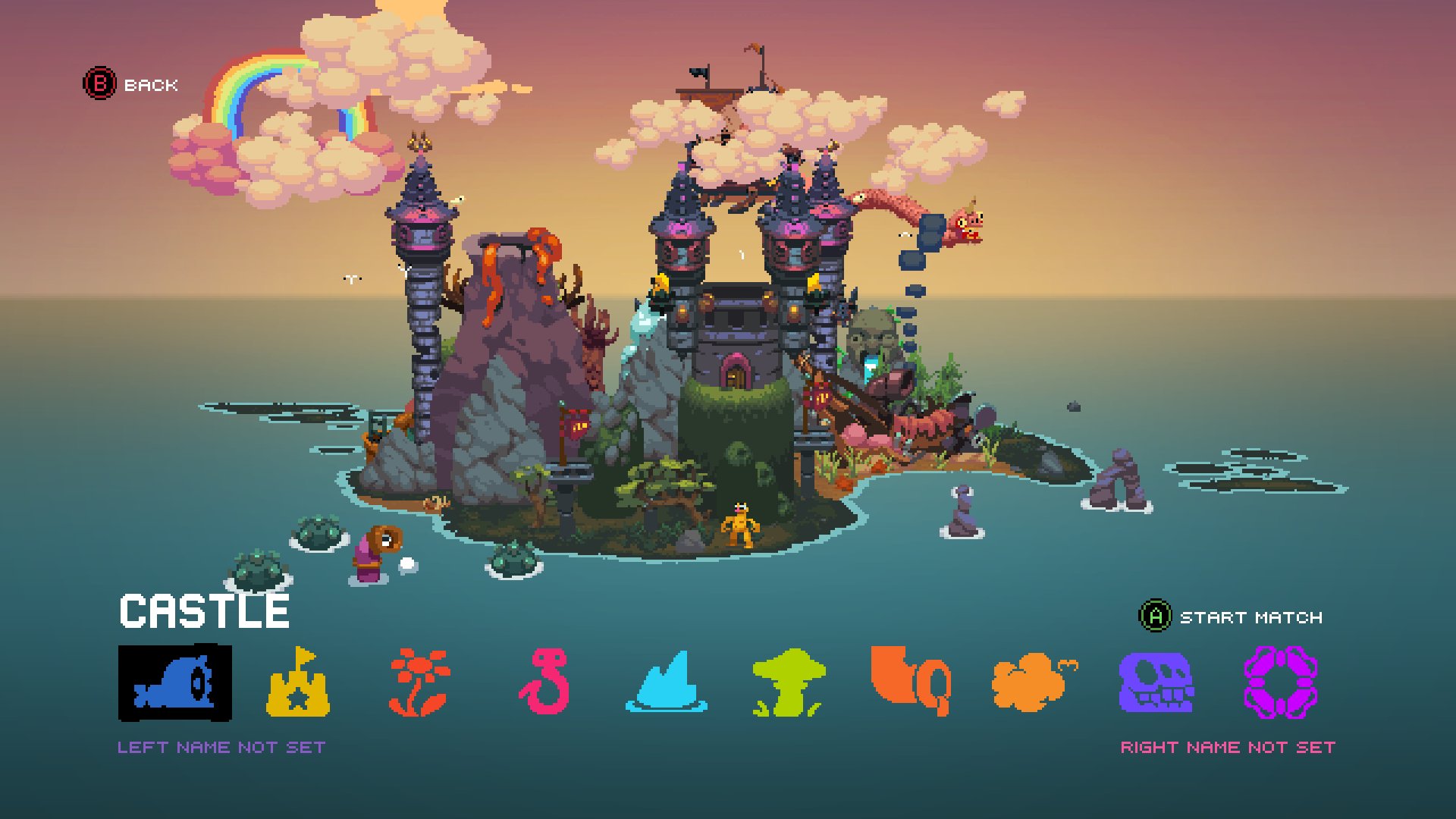Click the CASTLE level title
The width and height of the screenshot is (1456, 819).
click(205, 610)
